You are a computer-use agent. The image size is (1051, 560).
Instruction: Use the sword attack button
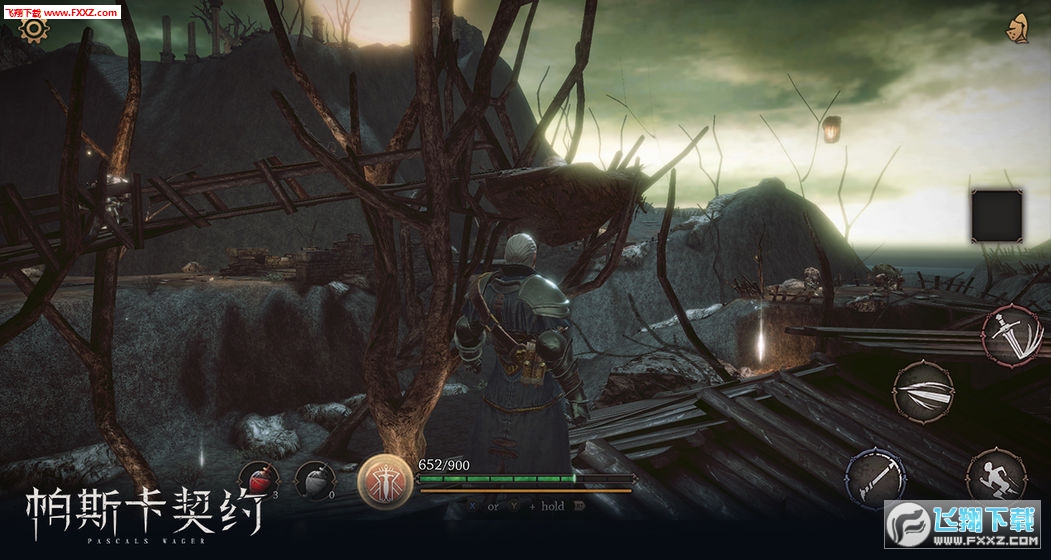[1010, 336]
